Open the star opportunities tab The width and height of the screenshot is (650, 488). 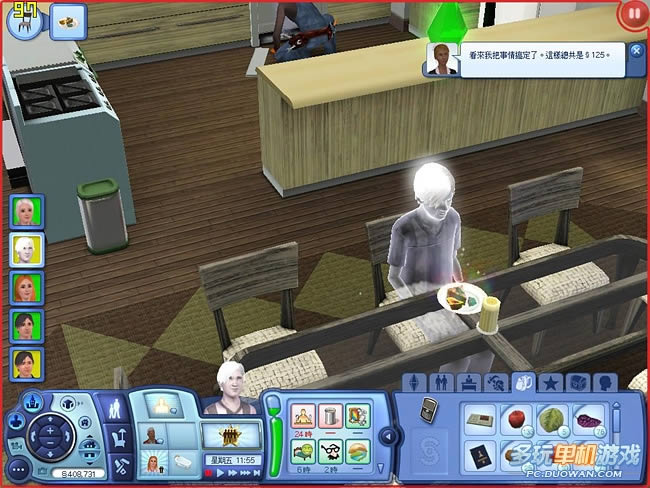(x=549, y=382)
